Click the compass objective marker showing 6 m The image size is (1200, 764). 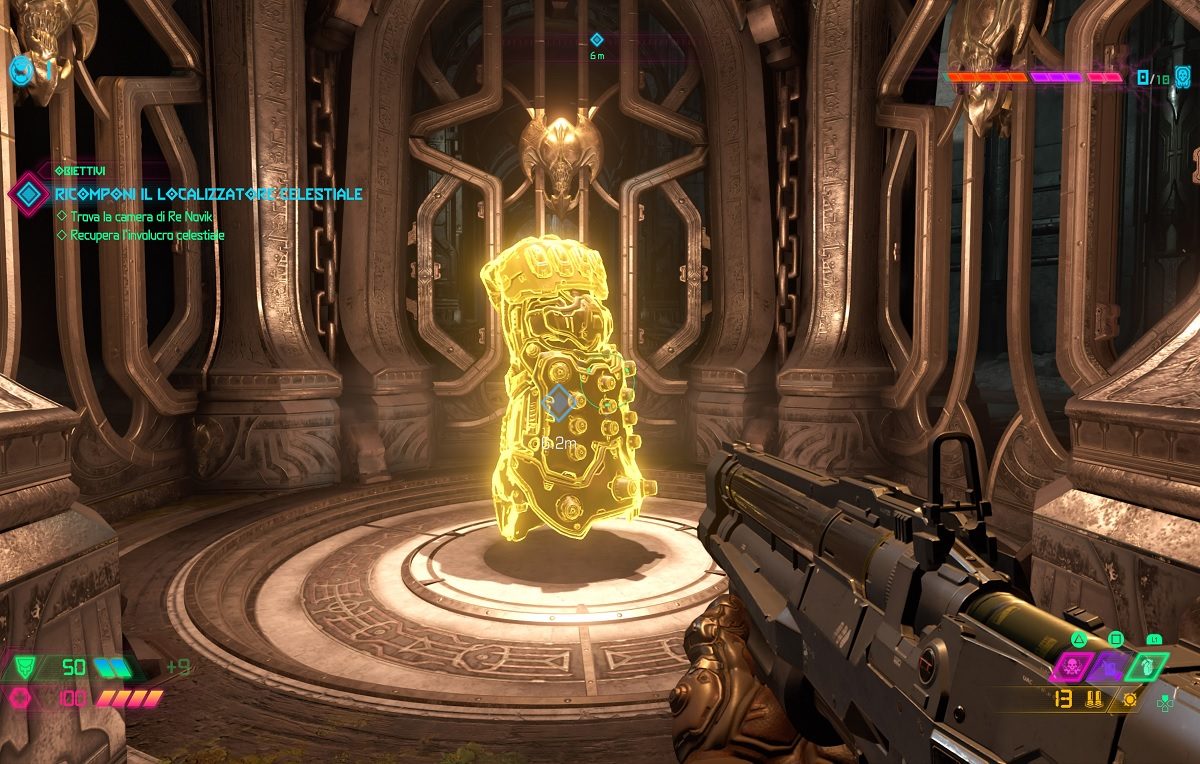597,40
